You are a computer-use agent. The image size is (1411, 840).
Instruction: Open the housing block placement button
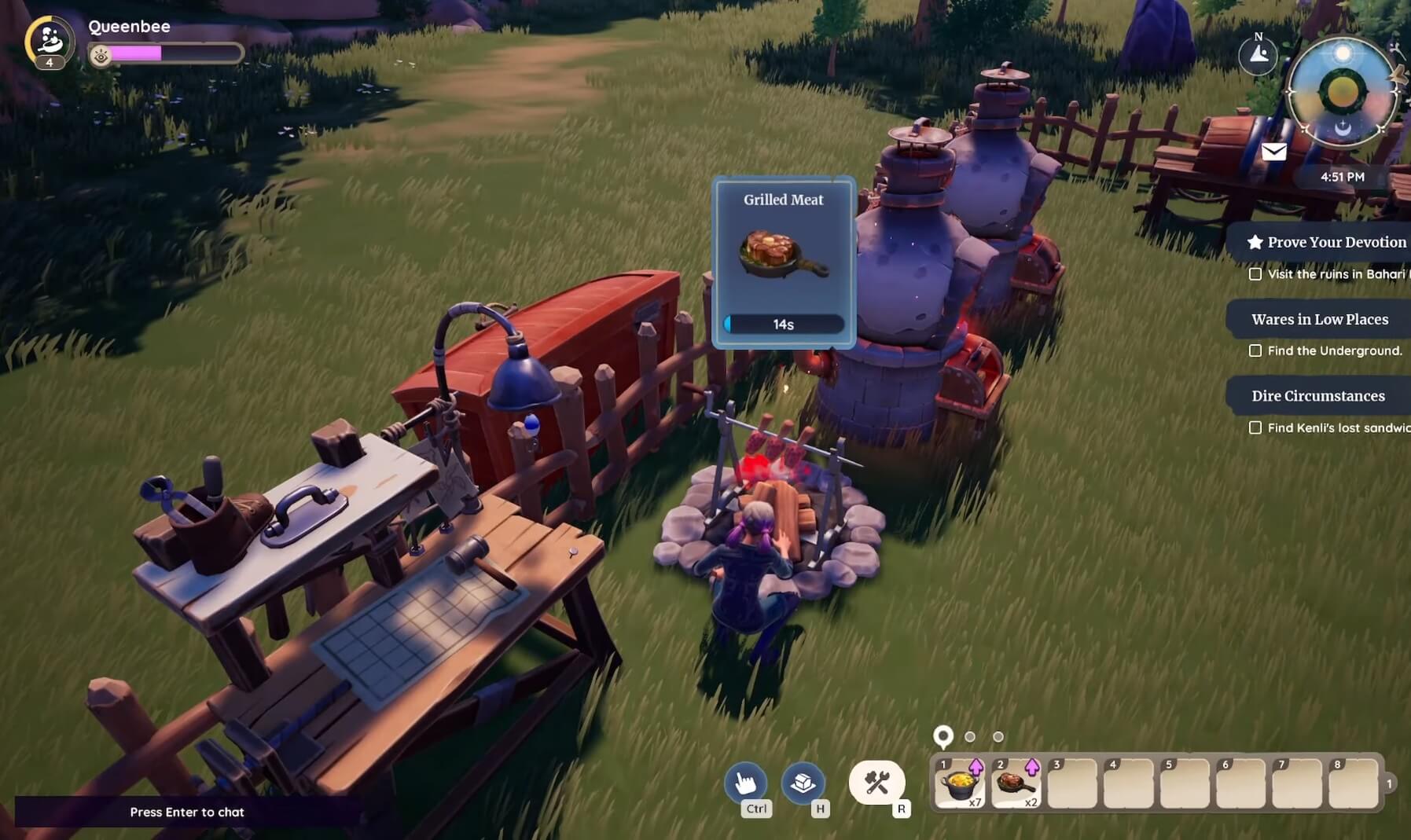[803, 783]
